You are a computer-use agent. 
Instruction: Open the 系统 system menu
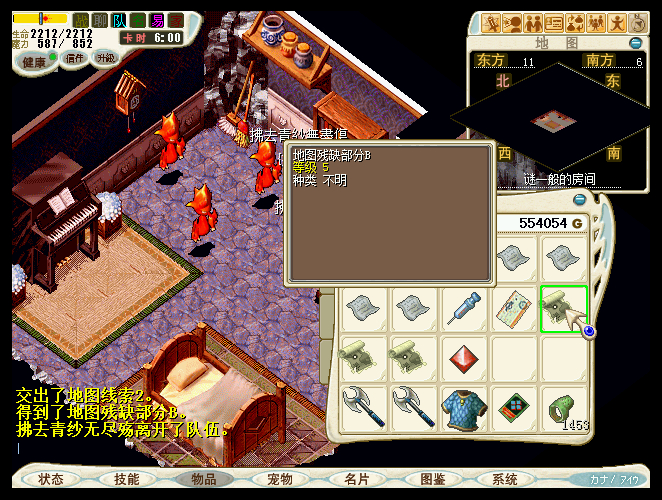[x=505, y=479]
